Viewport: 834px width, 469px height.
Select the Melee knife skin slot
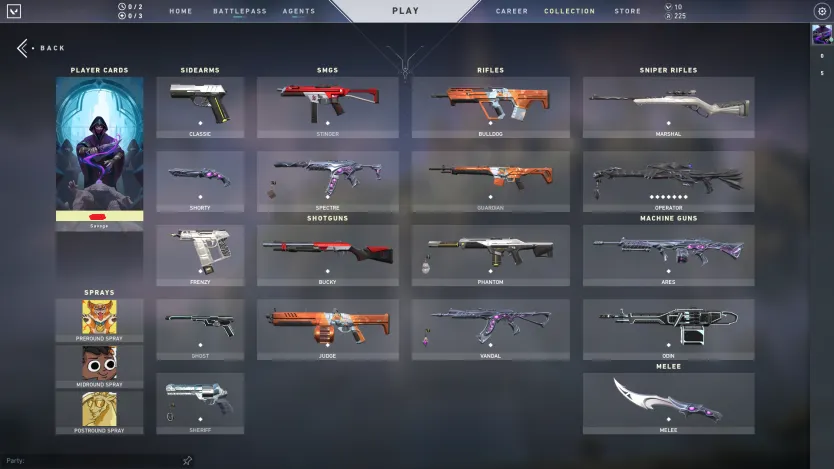click(668, 403)
